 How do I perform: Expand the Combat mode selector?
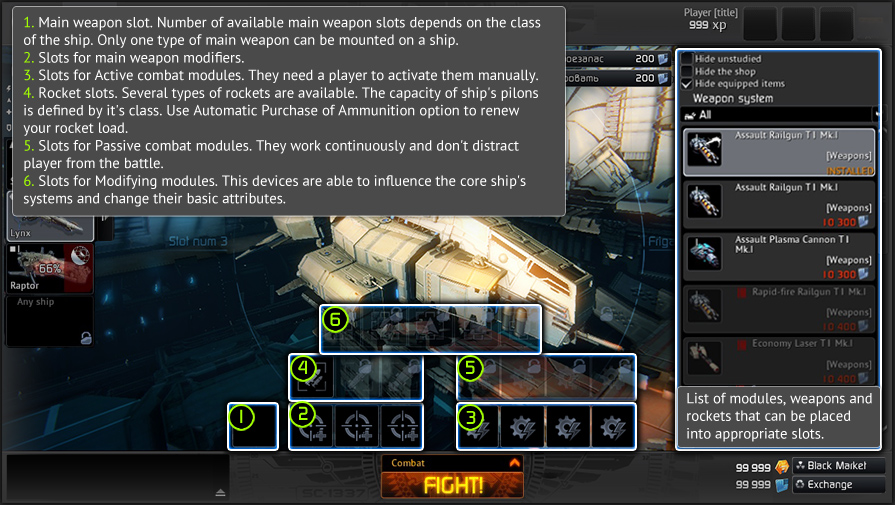[515, 463]
